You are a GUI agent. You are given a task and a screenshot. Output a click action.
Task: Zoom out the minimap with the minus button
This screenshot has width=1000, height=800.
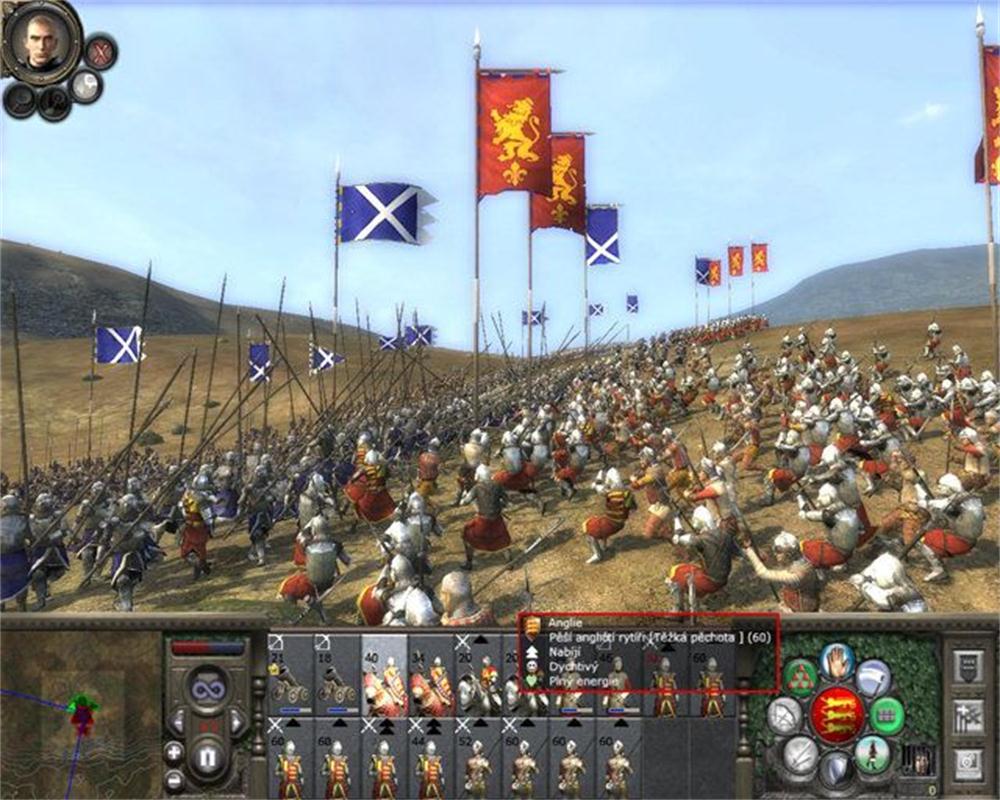click(x=174, y=779)
